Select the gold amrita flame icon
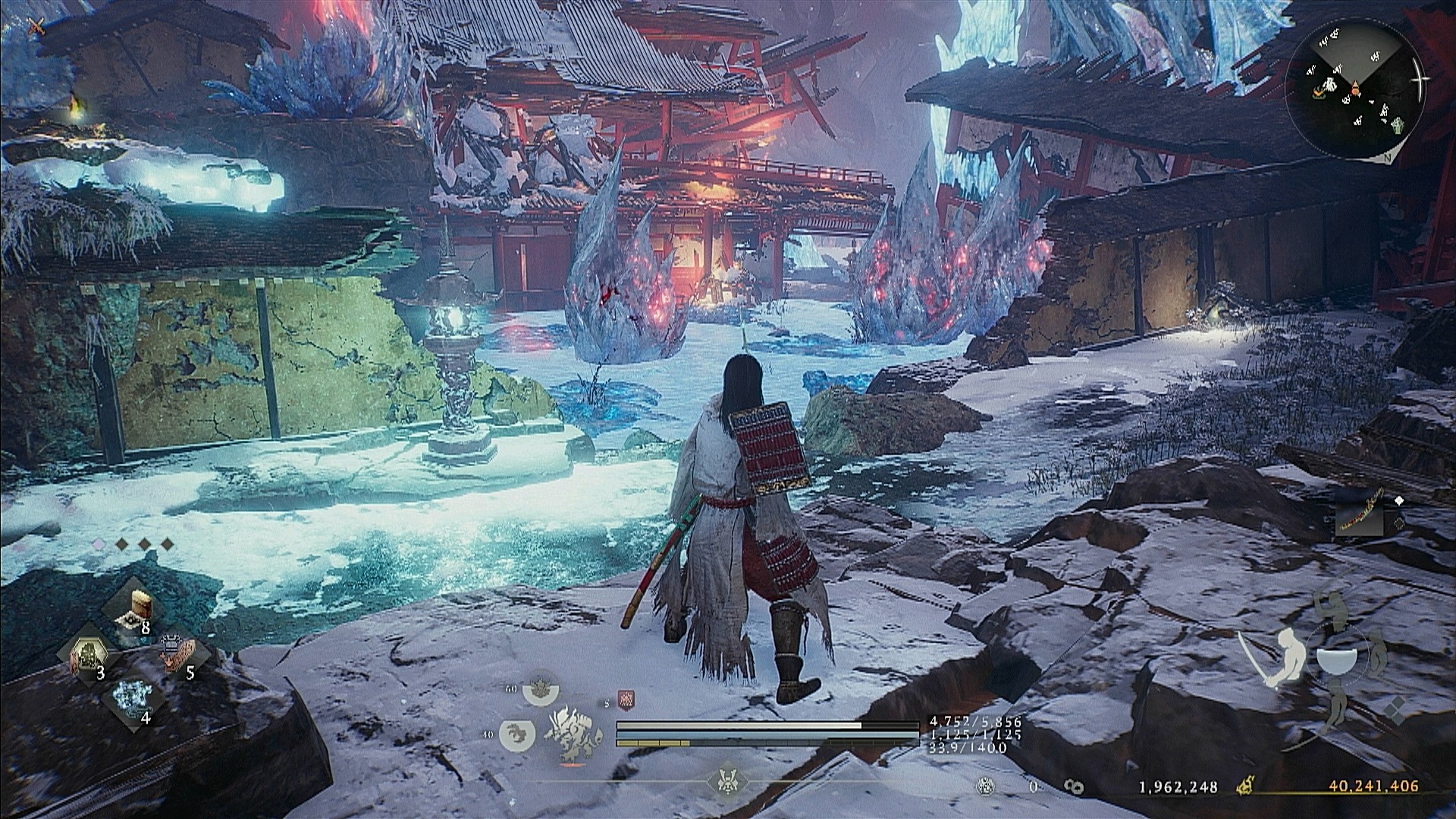 (1244, 787)
